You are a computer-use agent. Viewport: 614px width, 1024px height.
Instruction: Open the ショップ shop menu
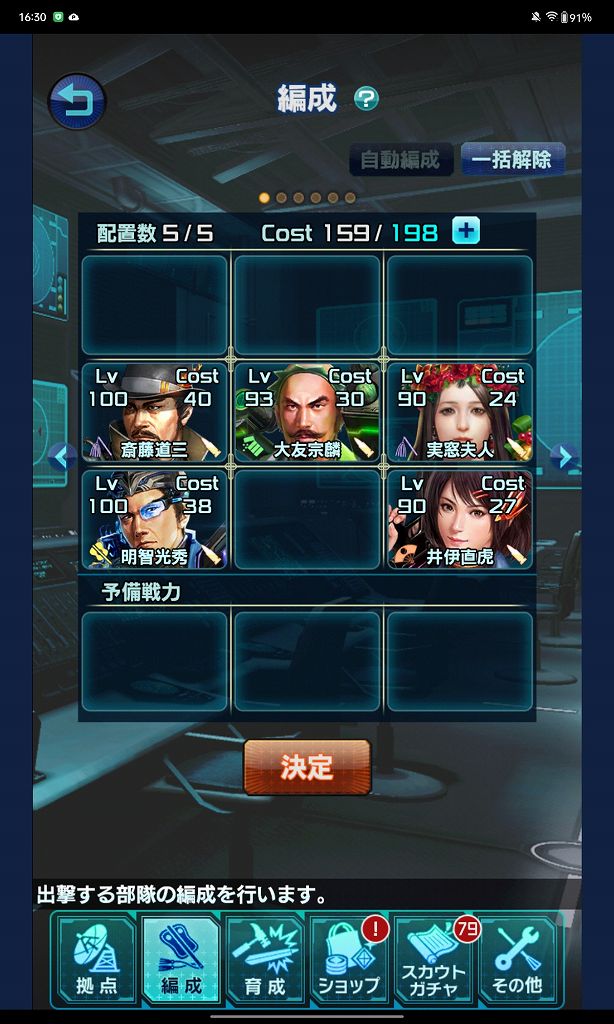pos(349,960)
